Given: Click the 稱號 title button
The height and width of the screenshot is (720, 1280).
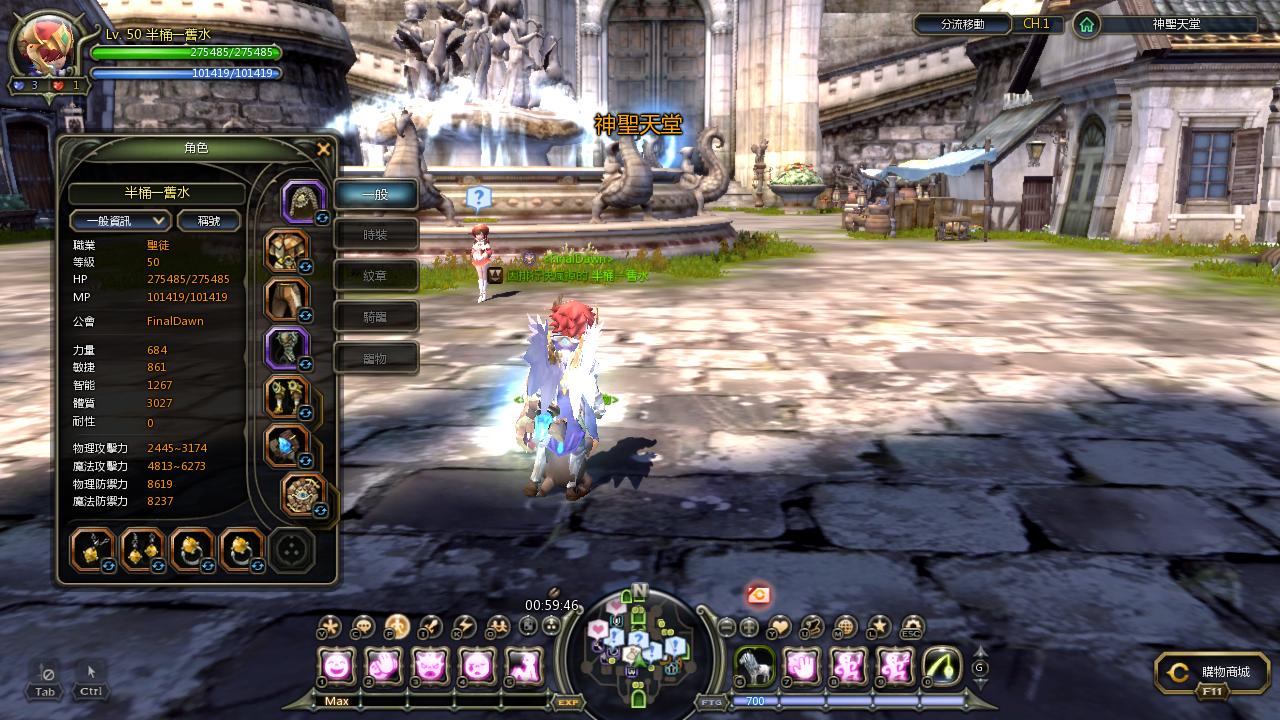Looking at the screenshot, I should (x=208, y=221).
